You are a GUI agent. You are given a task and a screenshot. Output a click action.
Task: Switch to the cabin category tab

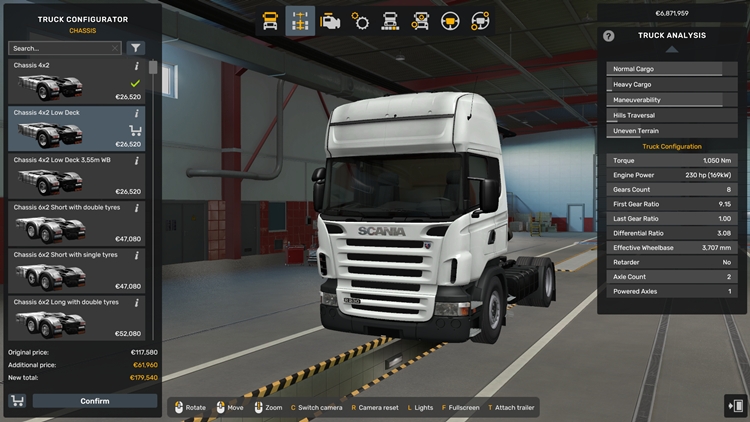pyautogui.click(x=270, y=20)
